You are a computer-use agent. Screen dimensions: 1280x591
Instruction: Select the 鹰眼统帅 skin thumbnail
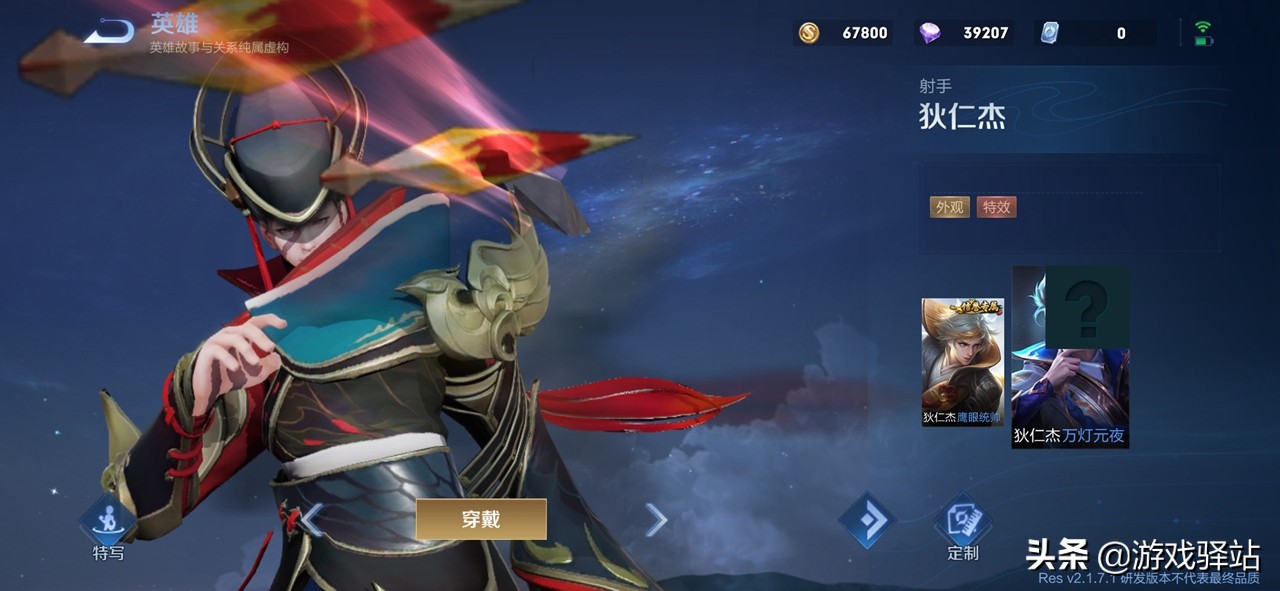pyautogui.click(x=962, y=362)
